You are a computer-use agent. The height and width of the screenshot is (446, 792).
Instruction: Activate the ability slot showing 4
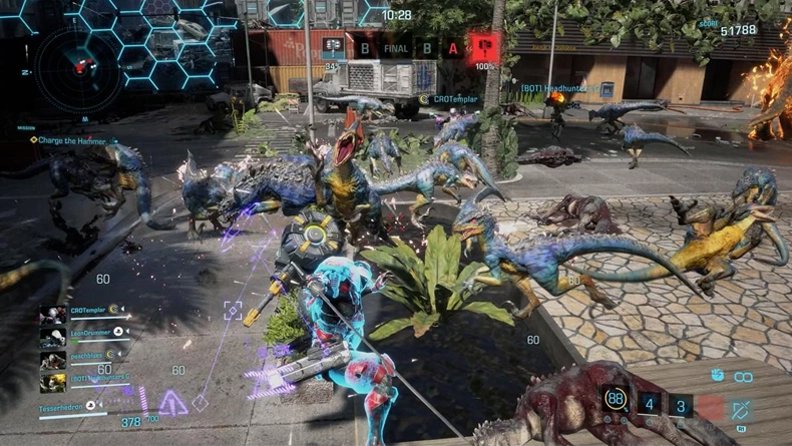(650, 404)
